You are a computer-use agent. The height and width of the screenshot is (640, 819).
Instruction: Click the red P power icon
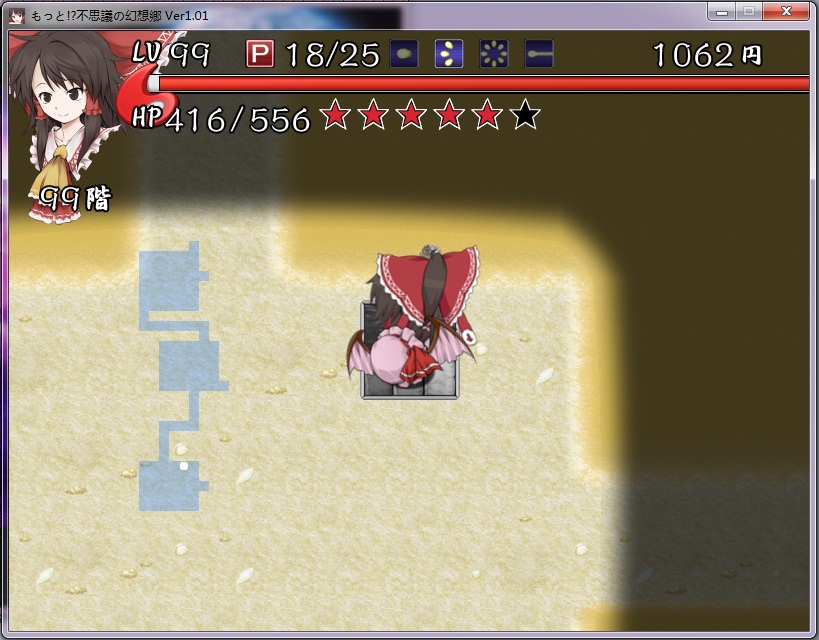click(x=260, y=54)
